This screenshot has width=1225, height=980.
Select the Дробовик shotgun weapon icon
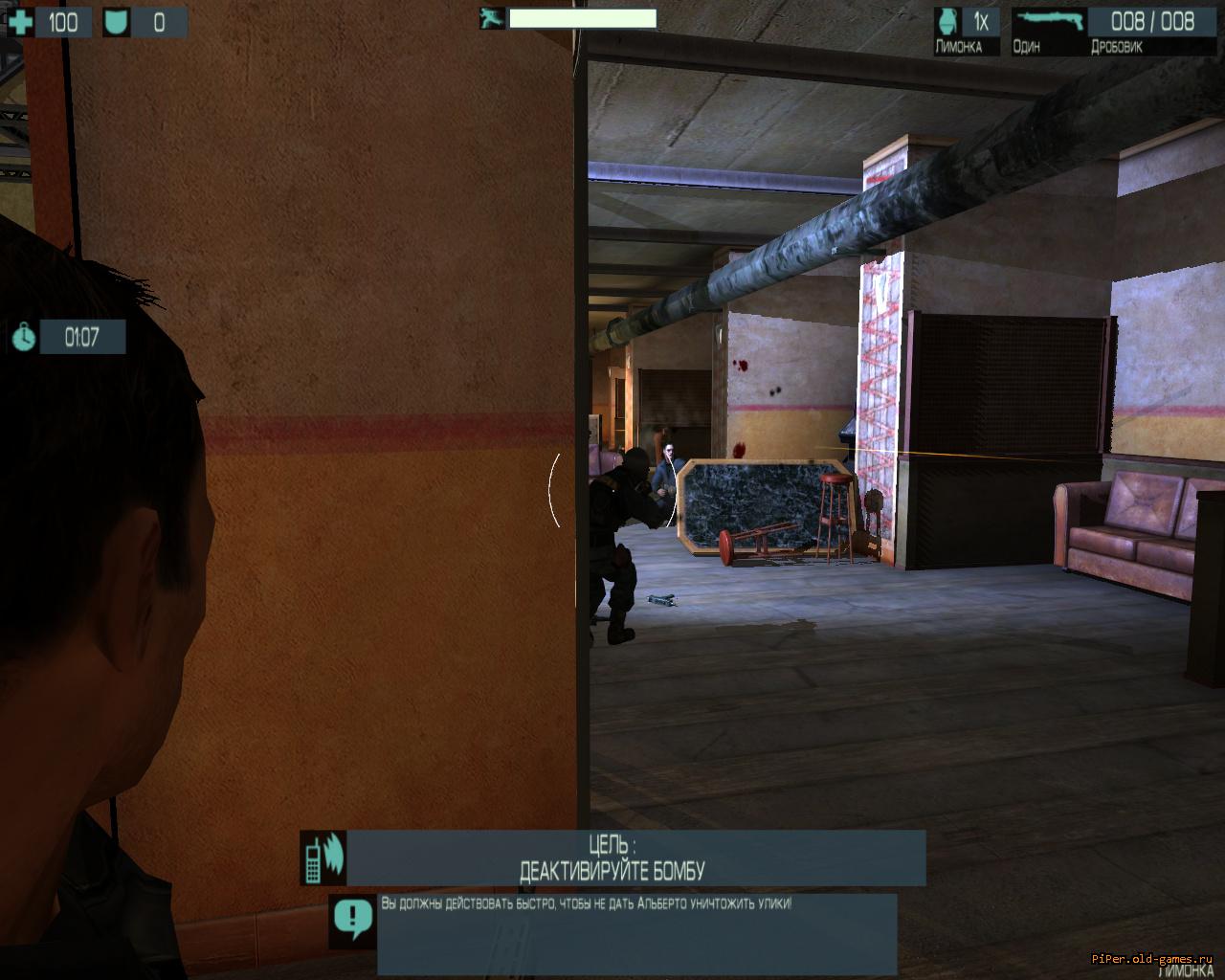pos(1049,20)
